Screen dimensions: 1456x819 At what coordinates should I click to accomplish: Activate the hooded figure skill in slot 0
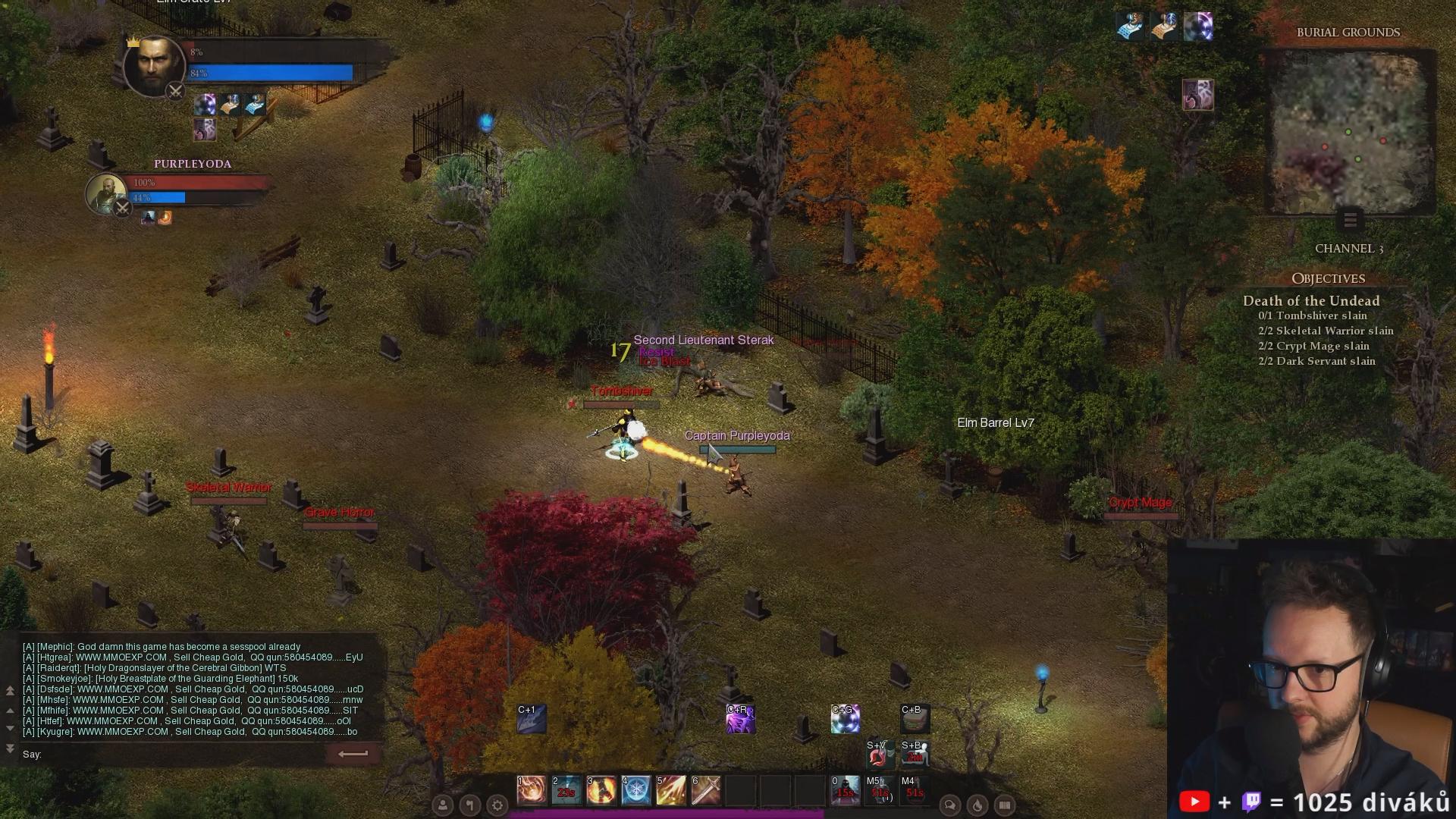[845, 790]
